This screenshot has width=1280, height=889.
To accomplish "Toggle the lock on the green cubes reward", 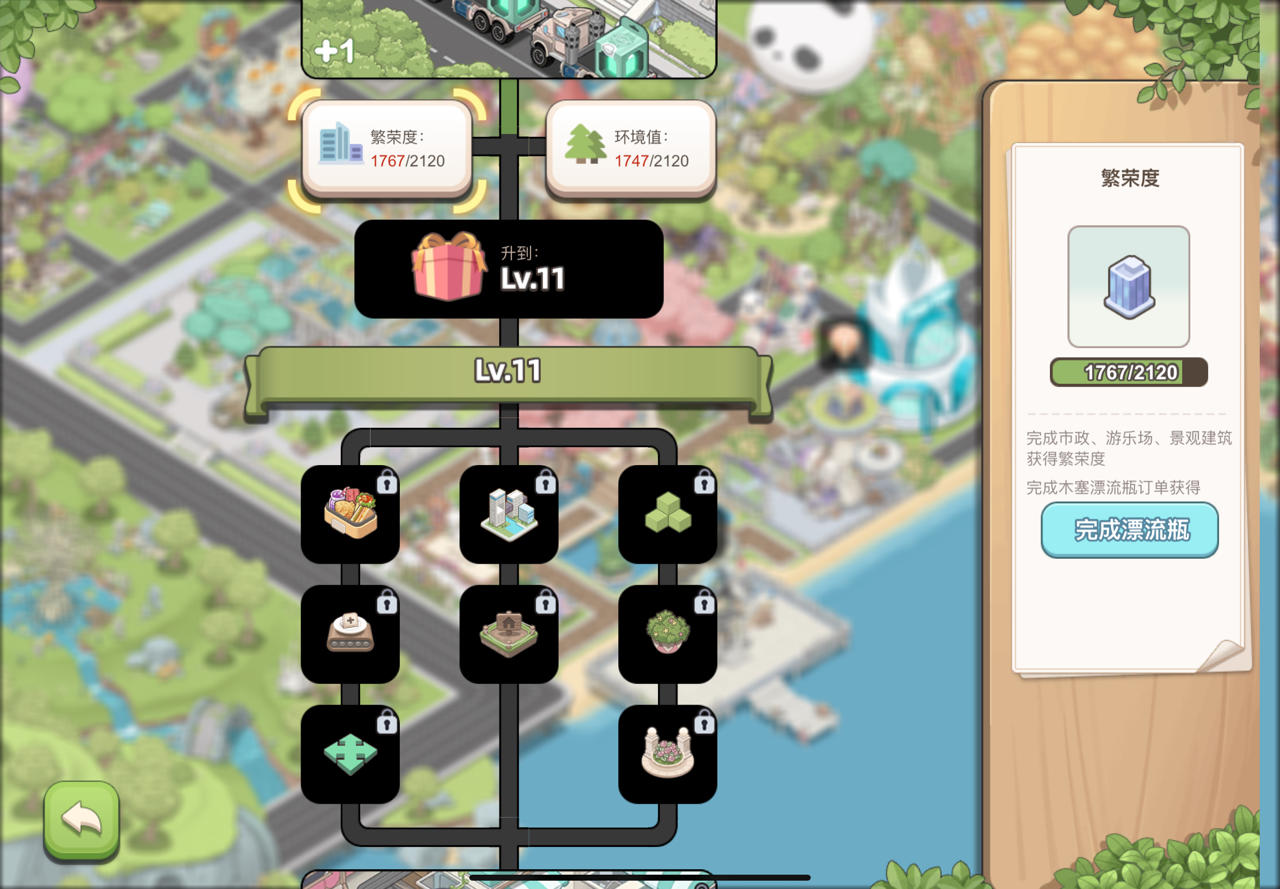I will tap(705, 481).
